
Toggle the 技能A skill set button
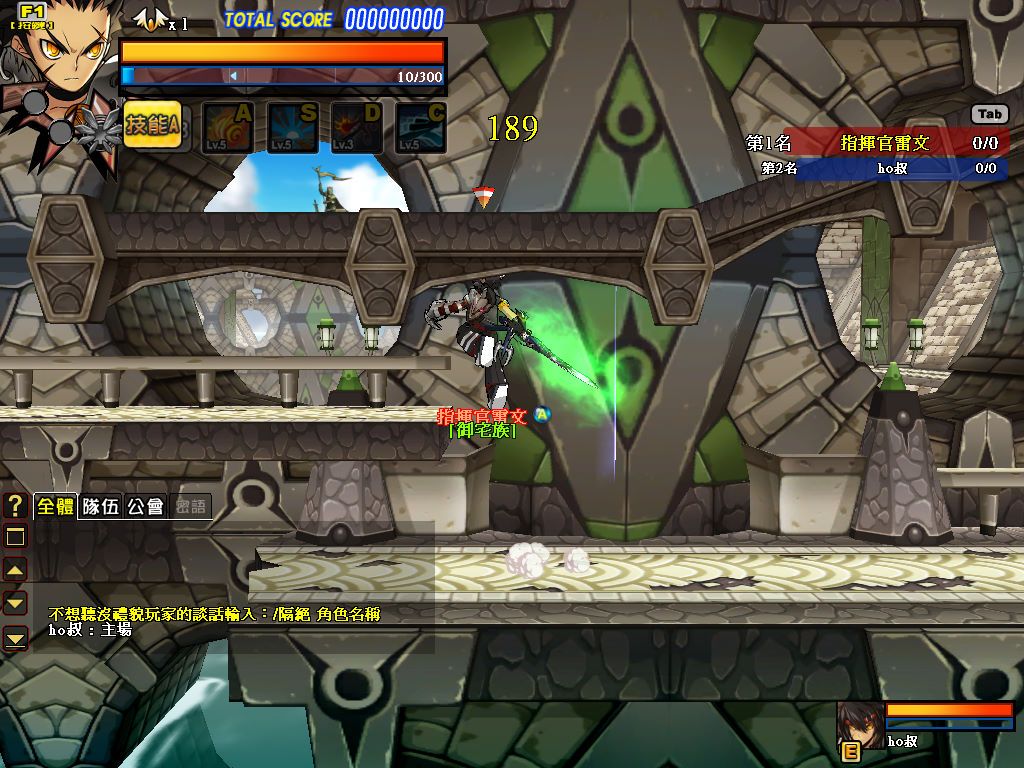point(152,126)
